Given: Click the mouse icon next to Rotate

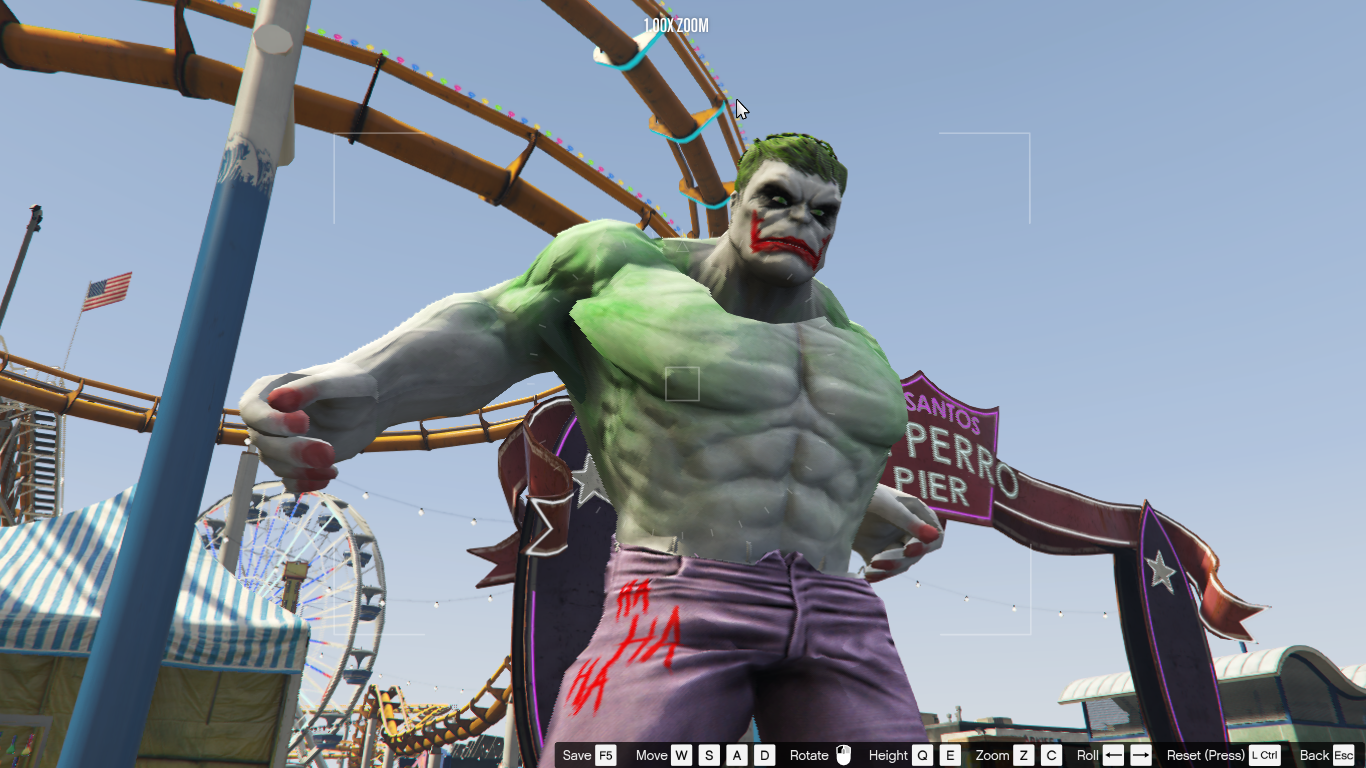Looking at the screenshot, I should coord(842,754).
